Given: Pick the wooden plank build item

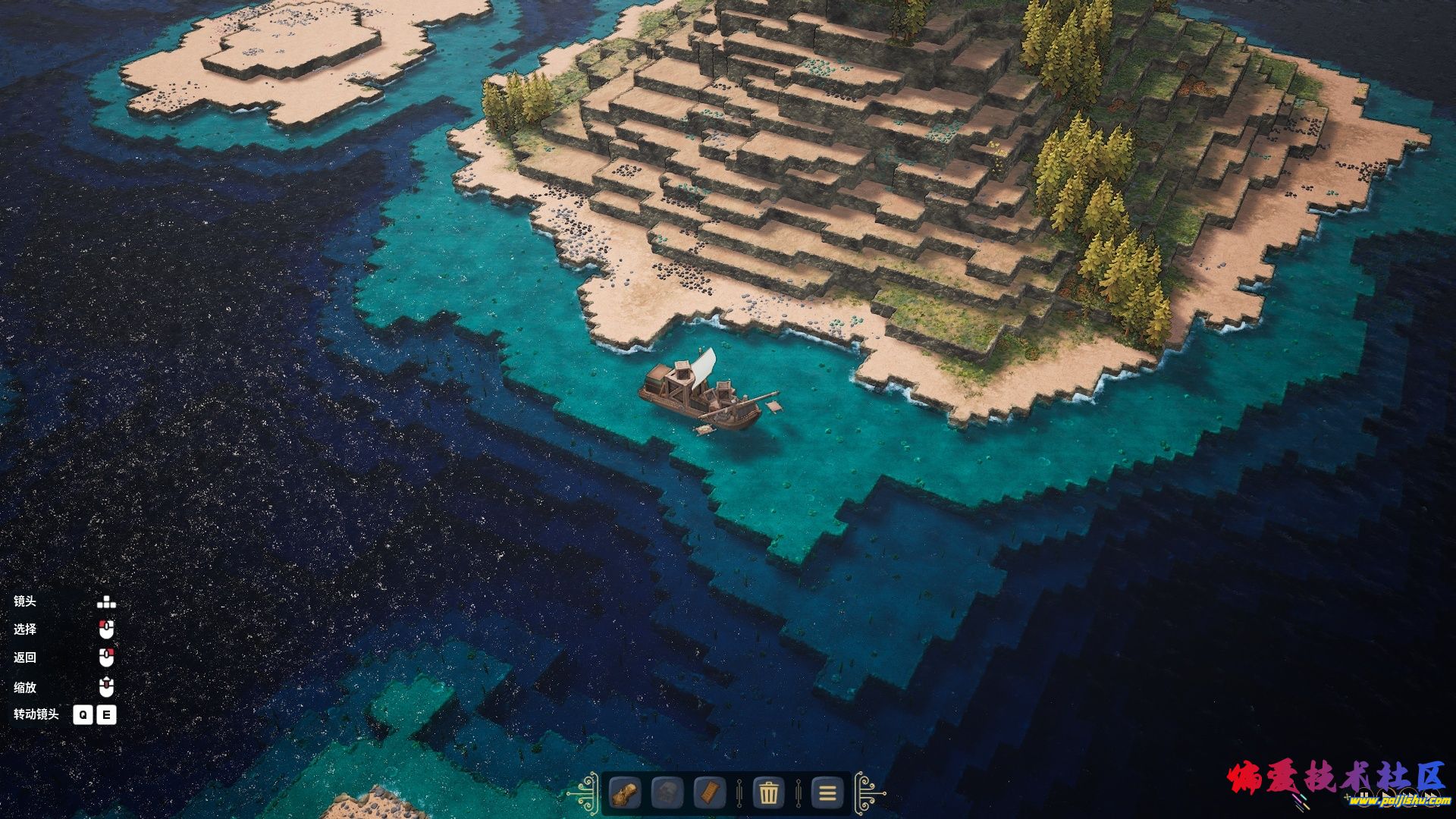Looking at the screenshot, I should [710, 794].
